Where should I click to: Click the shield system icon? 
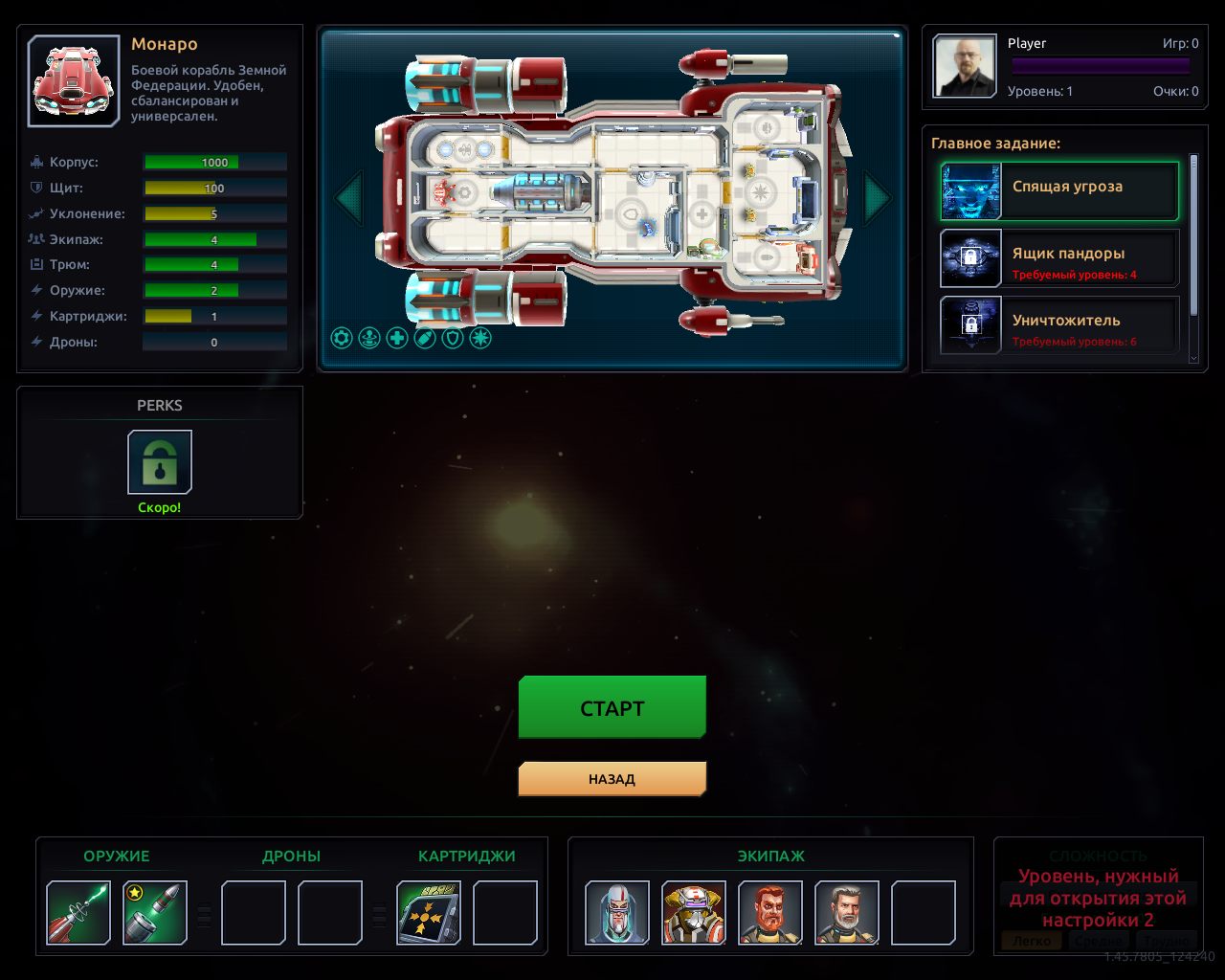click(x=453, y=338)
